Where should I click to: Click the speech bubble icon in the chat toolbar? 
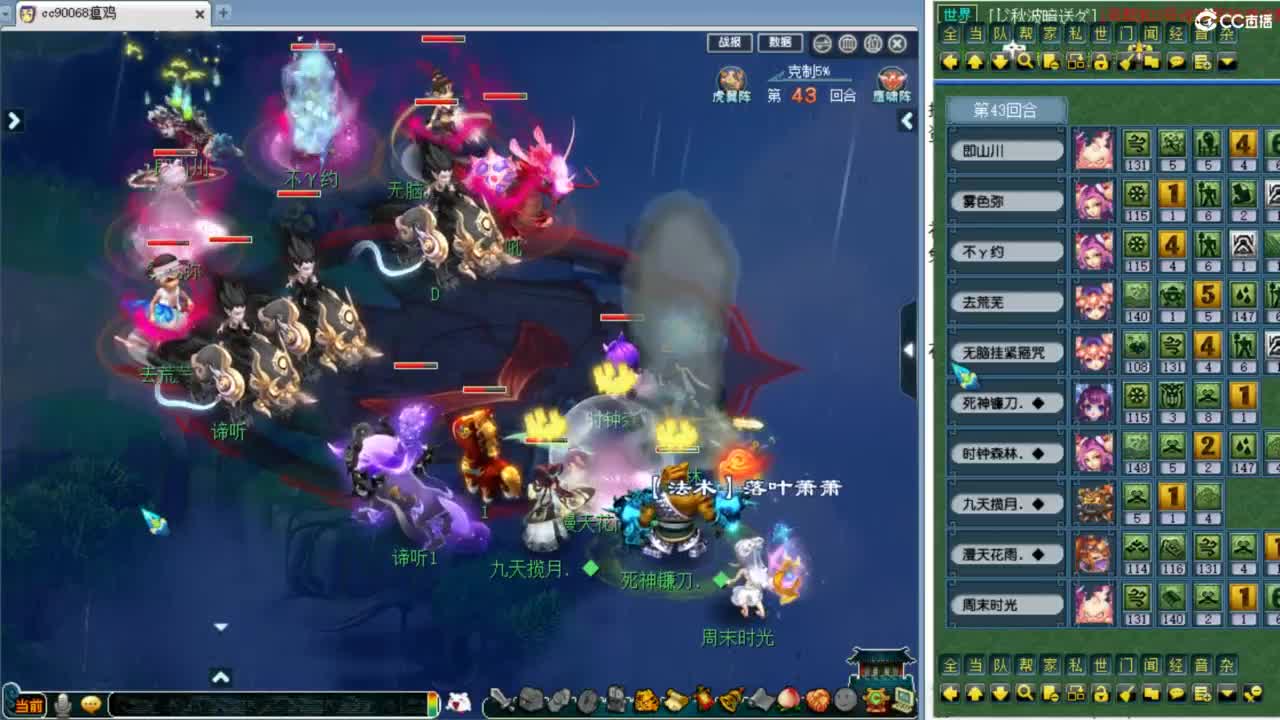click(x=1176, y=61)
